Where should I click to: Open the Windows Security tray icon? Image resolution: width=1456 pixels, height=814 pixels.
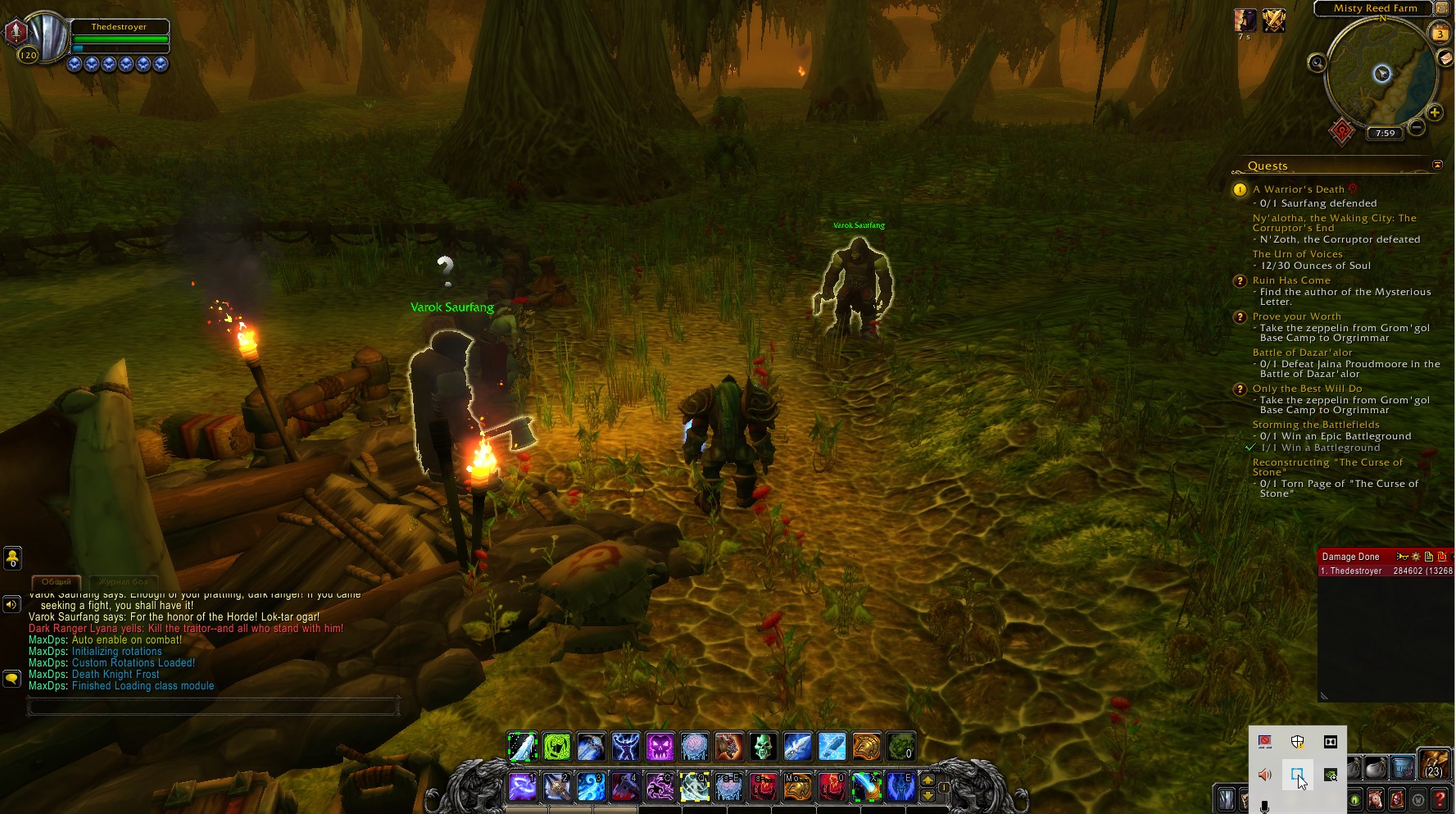coord(1297,742)
